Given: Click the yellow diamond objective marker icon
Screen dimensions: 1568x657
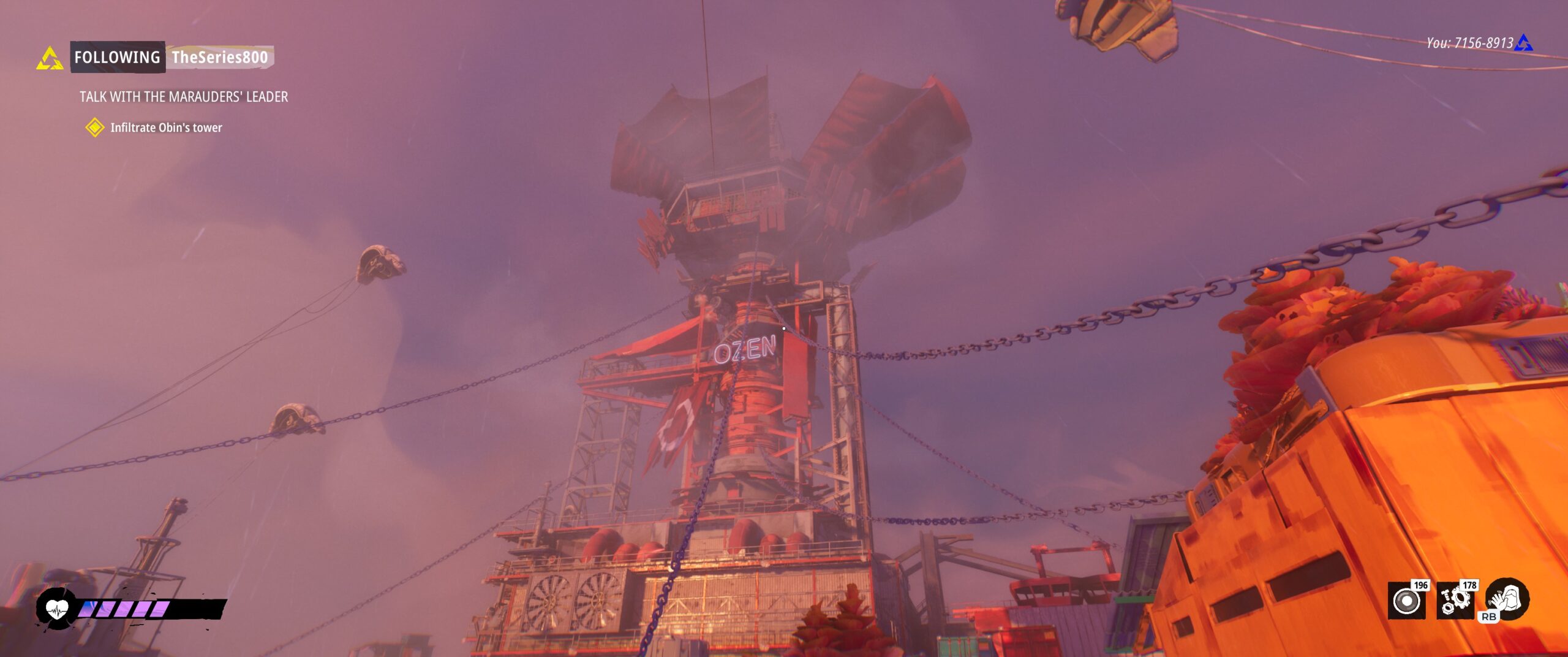Looking at the screenshot, I should [95, 127].
